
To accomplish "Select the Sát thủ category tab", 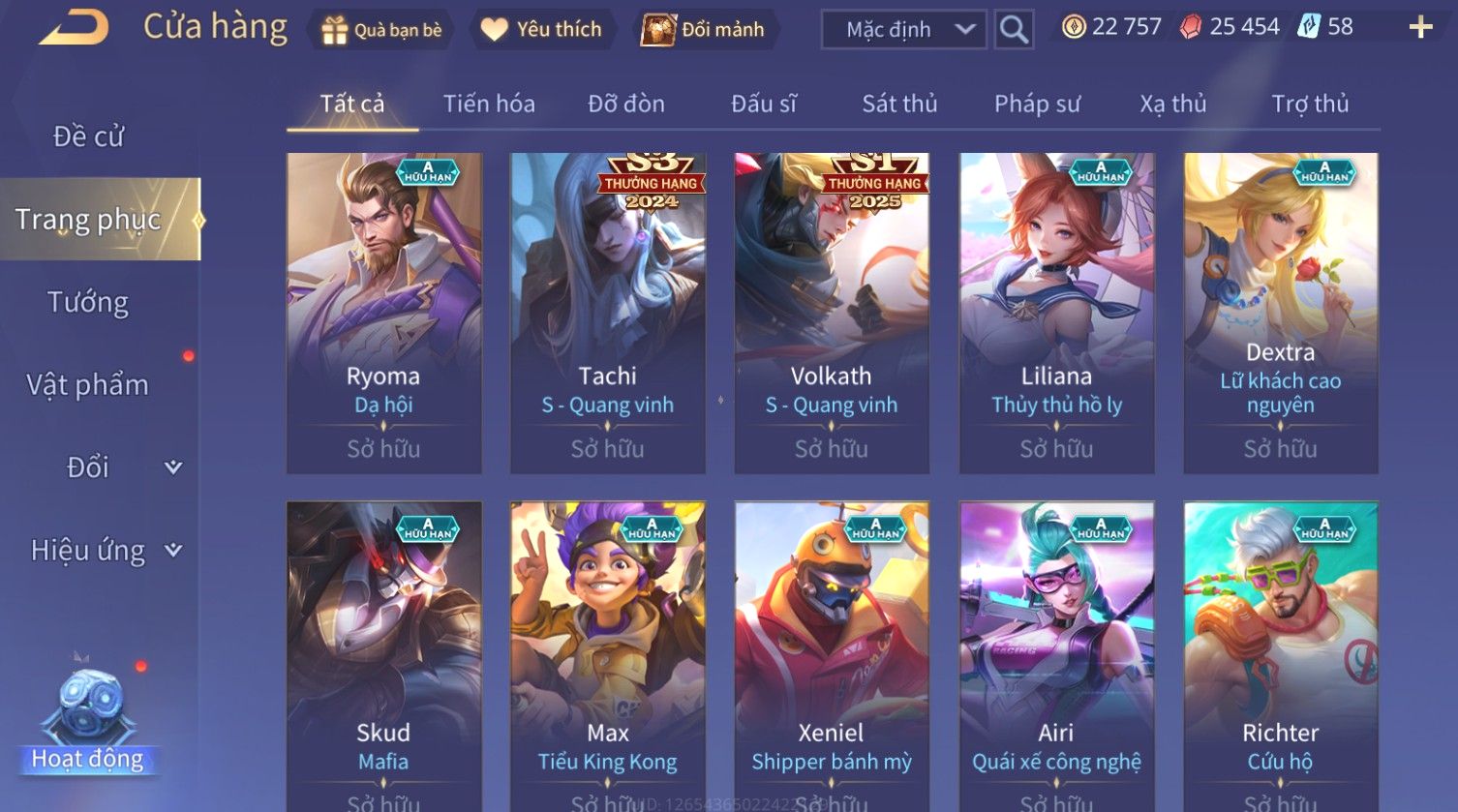I will coord(899,104).
